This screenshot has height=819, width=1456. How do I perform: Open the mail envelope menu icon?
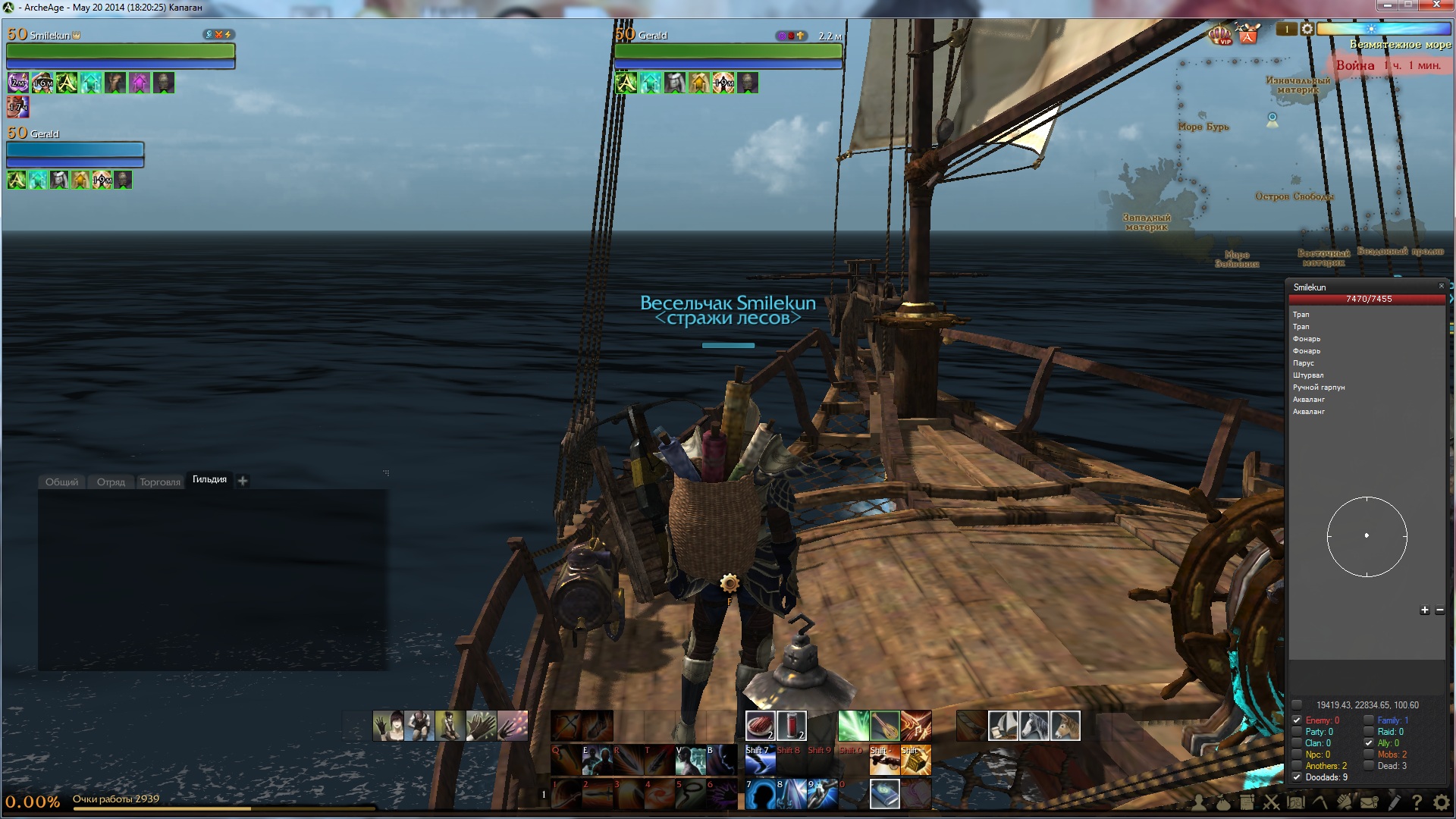[1369, 802]
